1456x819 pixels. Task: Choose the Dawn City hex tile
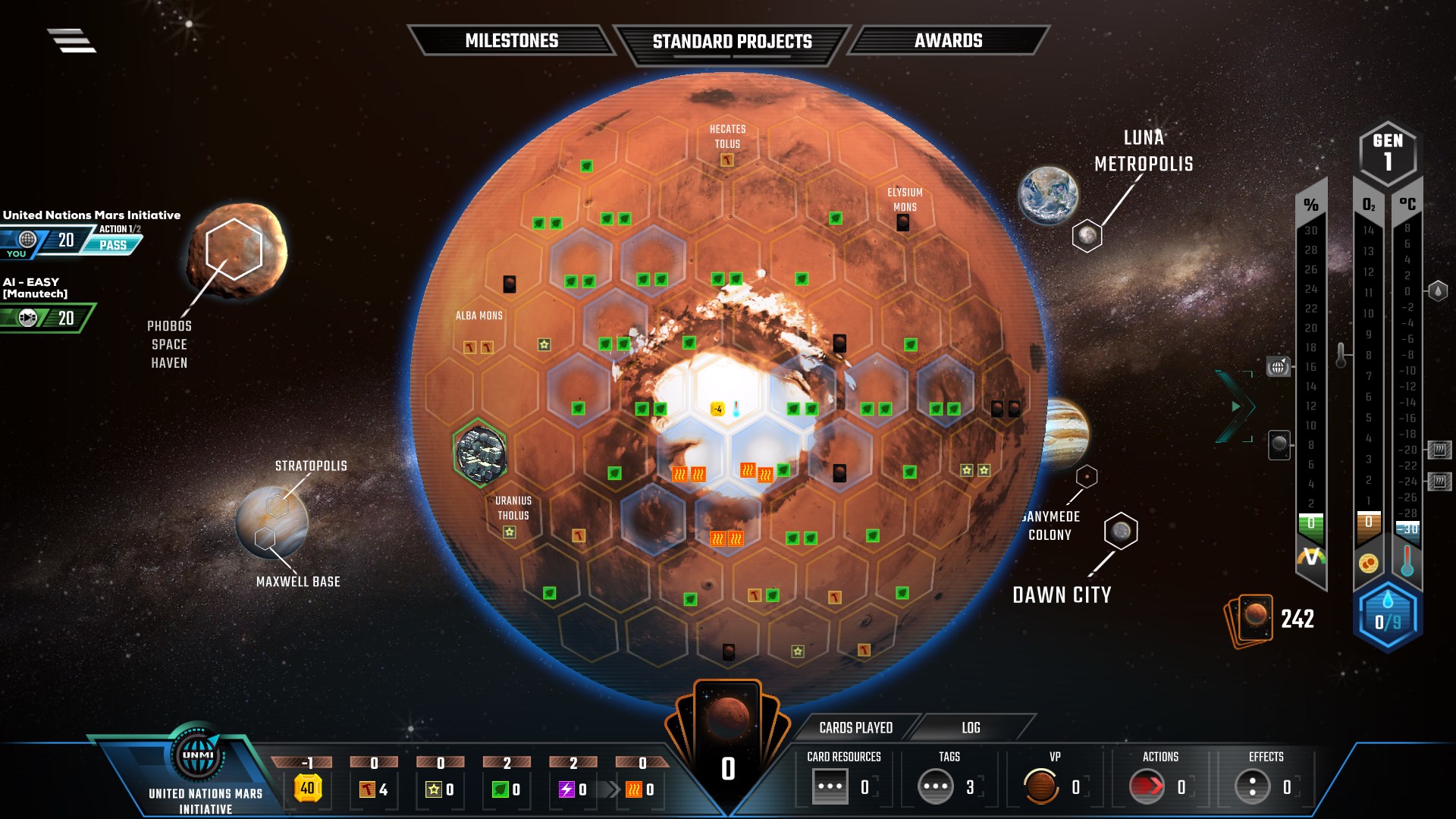click(x=1121, y=531)
